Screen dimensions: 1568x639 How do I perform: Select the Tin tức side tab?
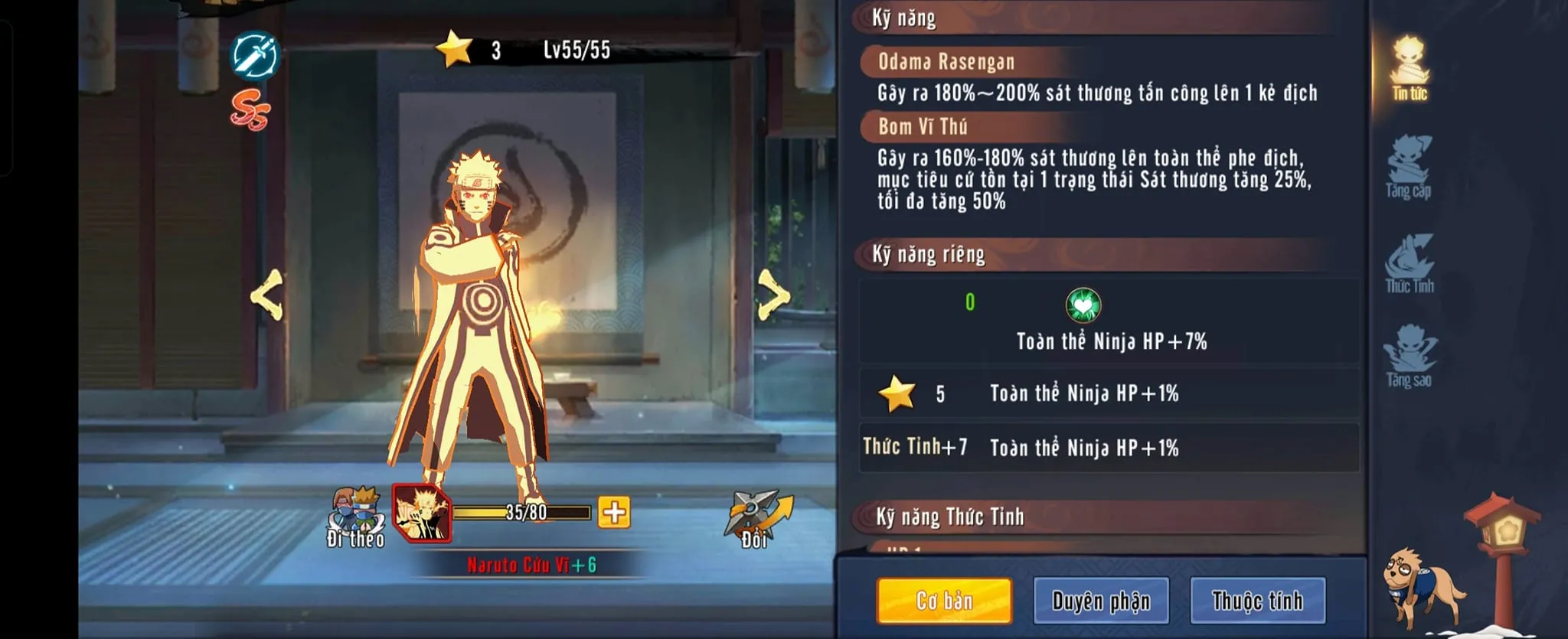(1410, 69)
